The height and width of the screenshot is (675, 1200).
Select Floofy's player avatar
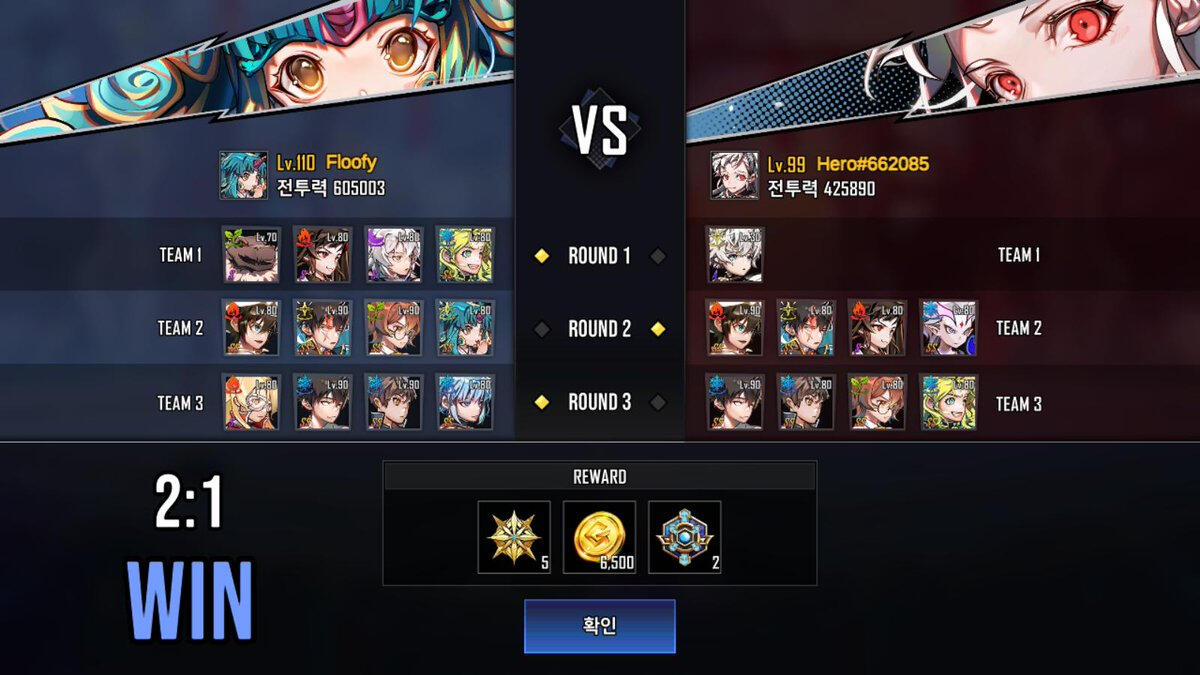coord(243,175)
